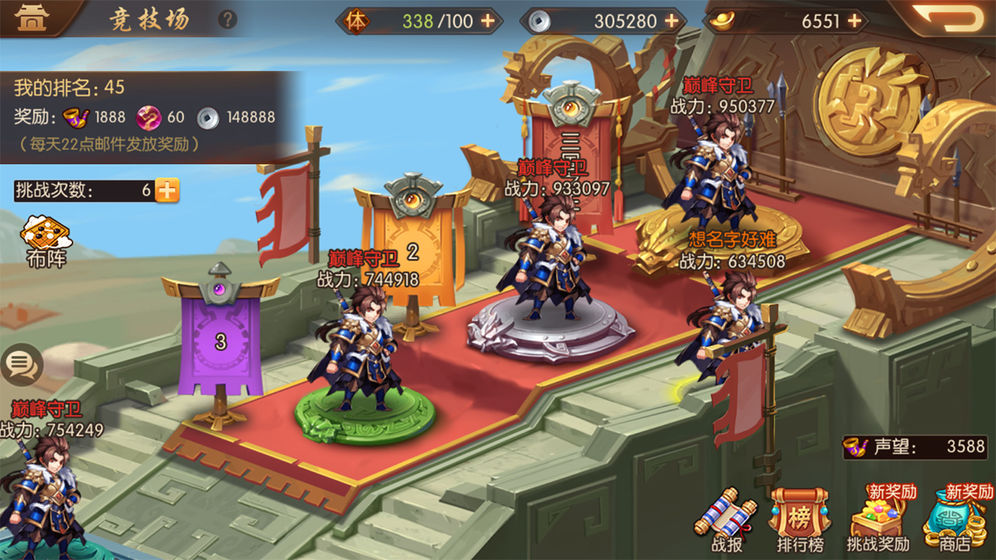
Task: Add silver coins with plus button
Action: point(670,20)
